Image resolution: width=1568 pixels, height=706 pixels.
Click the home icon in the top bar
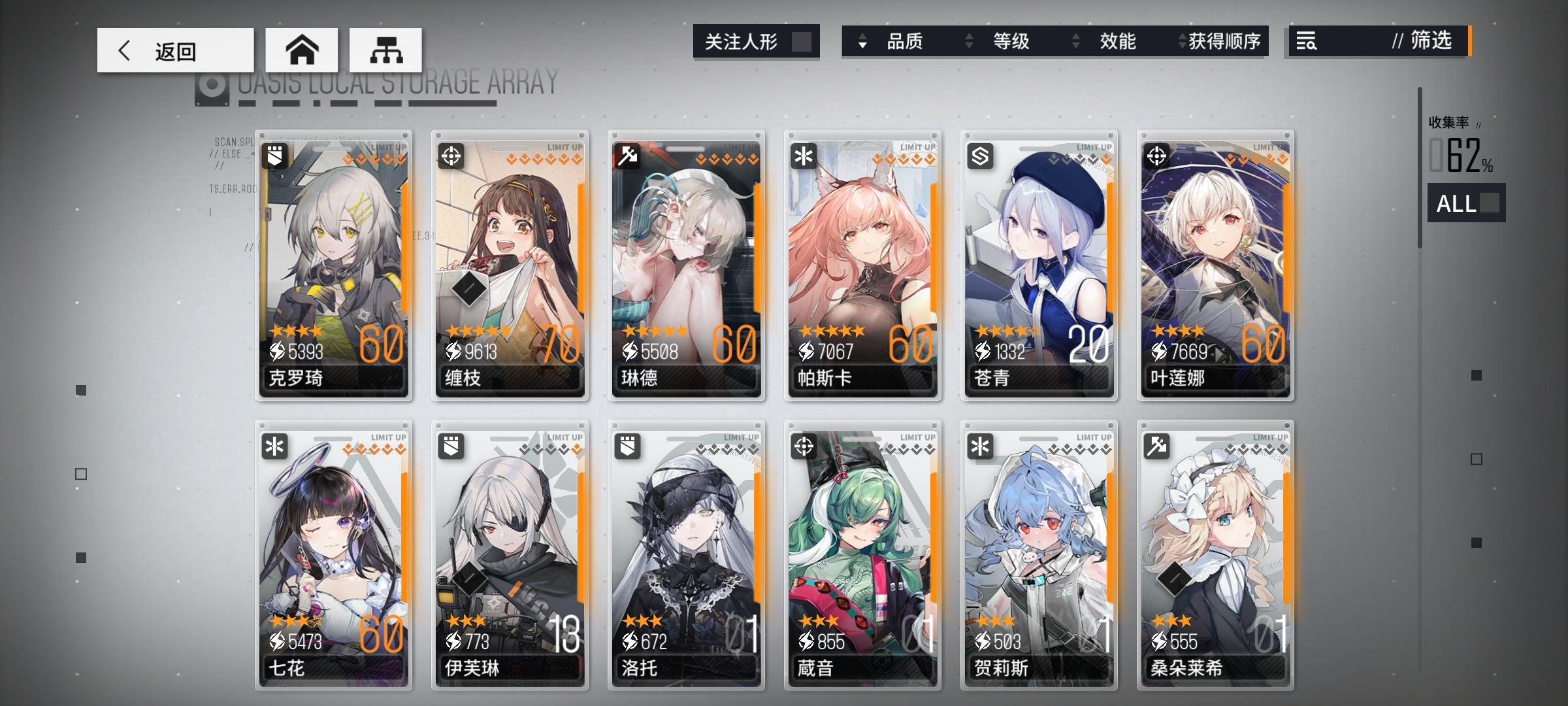tap(302, 49)
